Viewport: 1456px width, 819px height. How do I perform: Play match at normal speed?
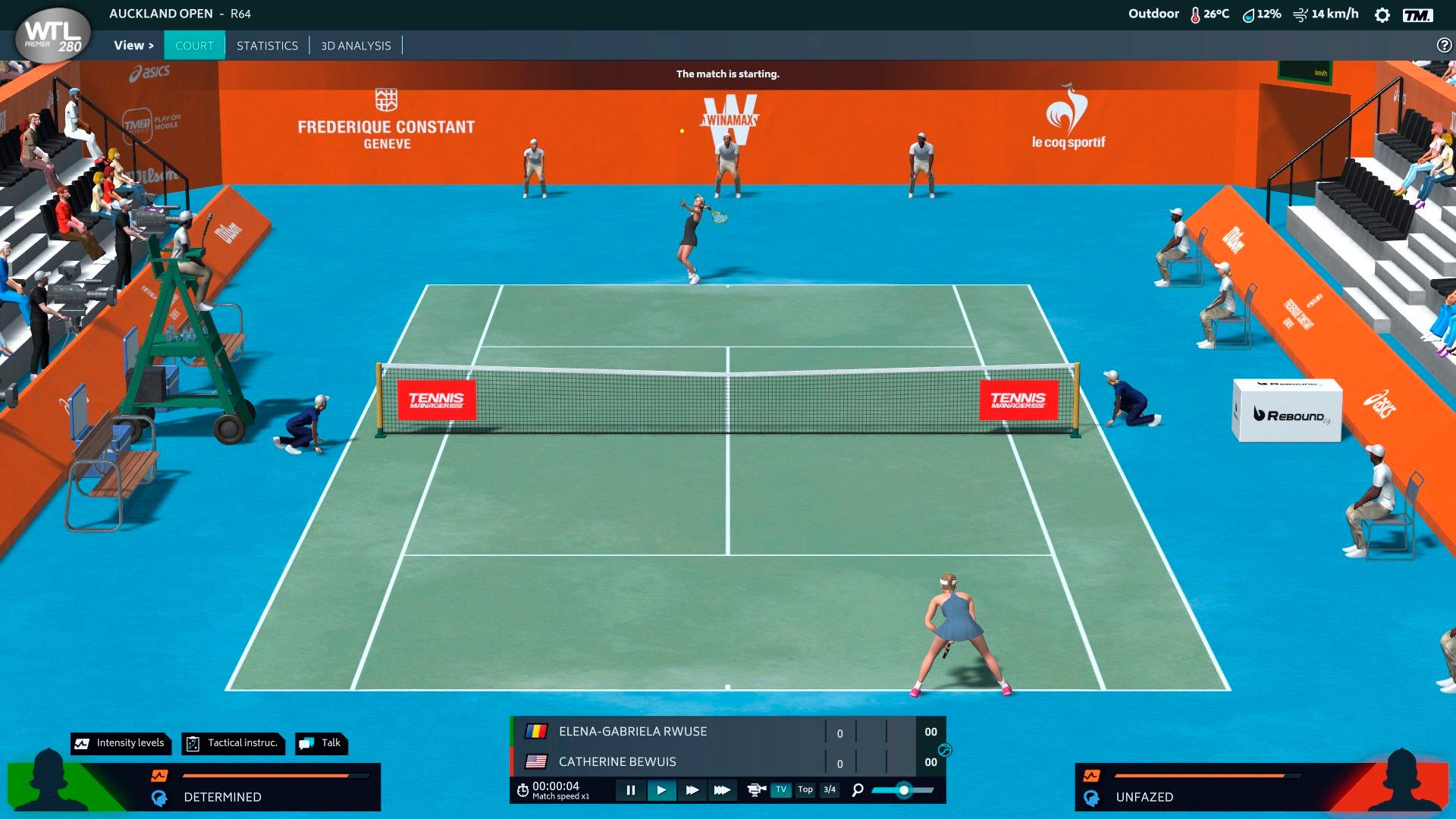661,790
